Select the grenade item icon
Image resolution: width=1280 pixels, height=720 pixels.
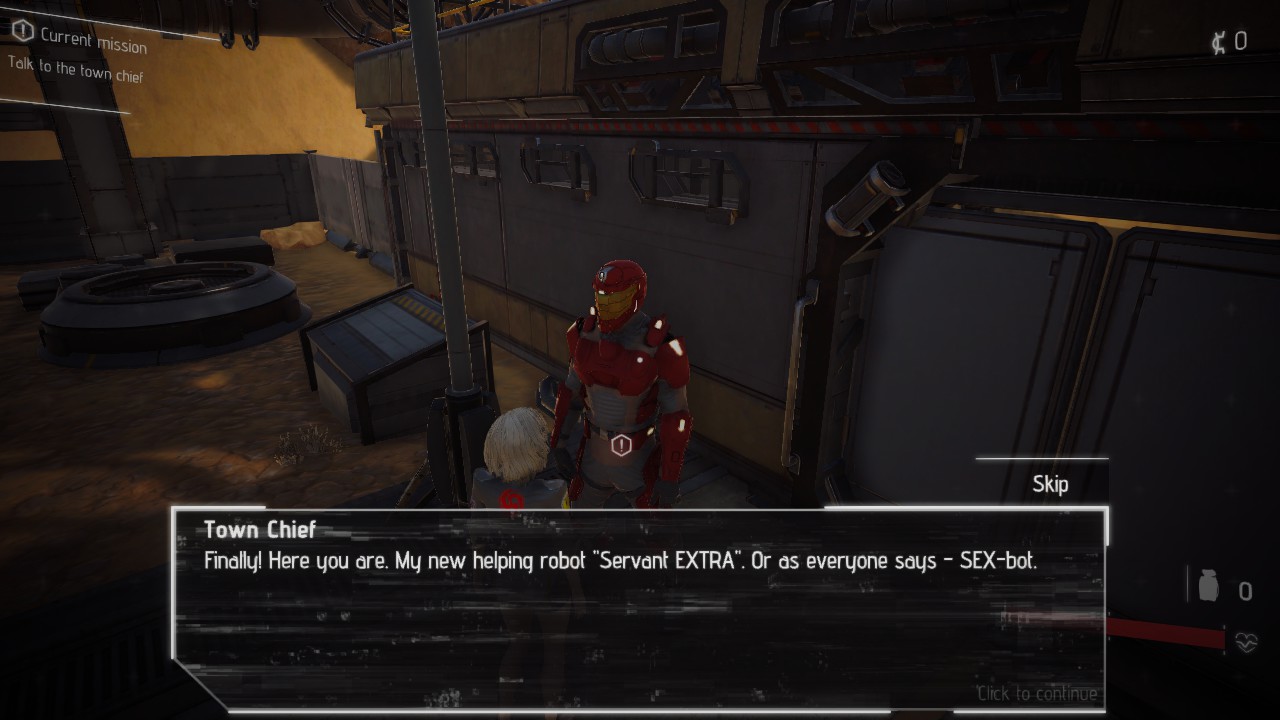[x=1208, y=587]
